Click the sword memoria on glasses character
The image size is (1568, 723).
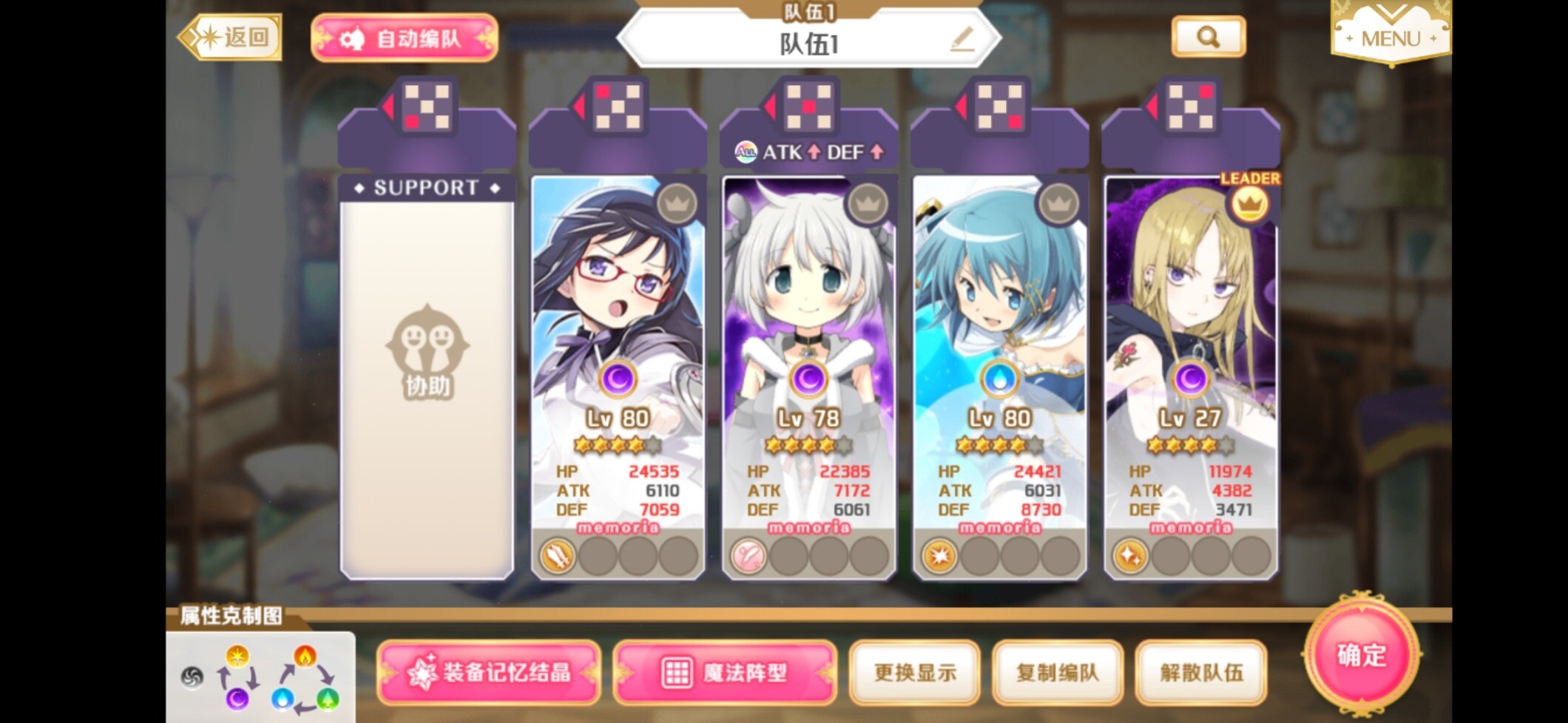click(558, 555)
